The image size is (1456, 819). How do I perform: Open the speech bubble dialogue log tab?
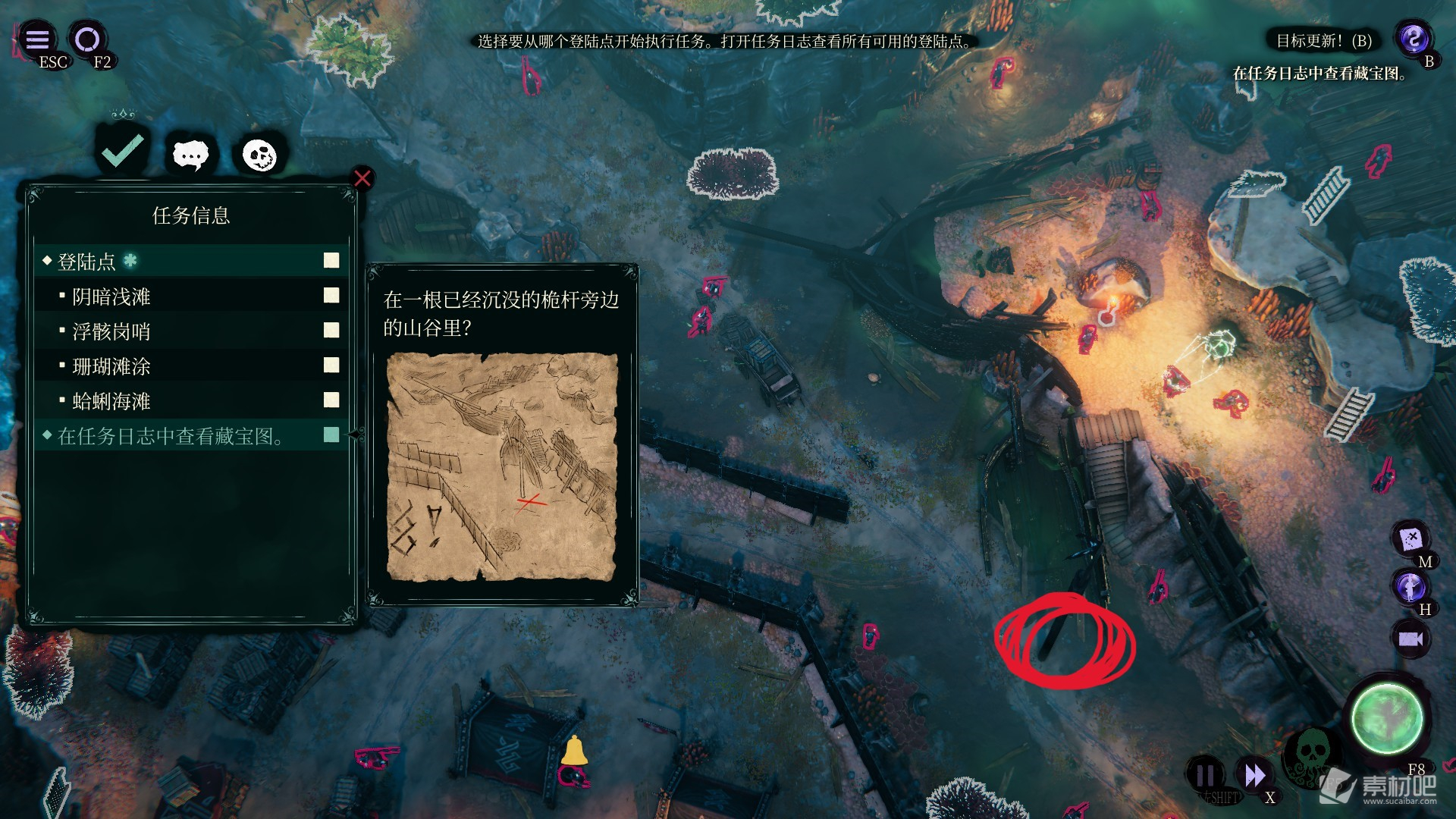[190, 155]
